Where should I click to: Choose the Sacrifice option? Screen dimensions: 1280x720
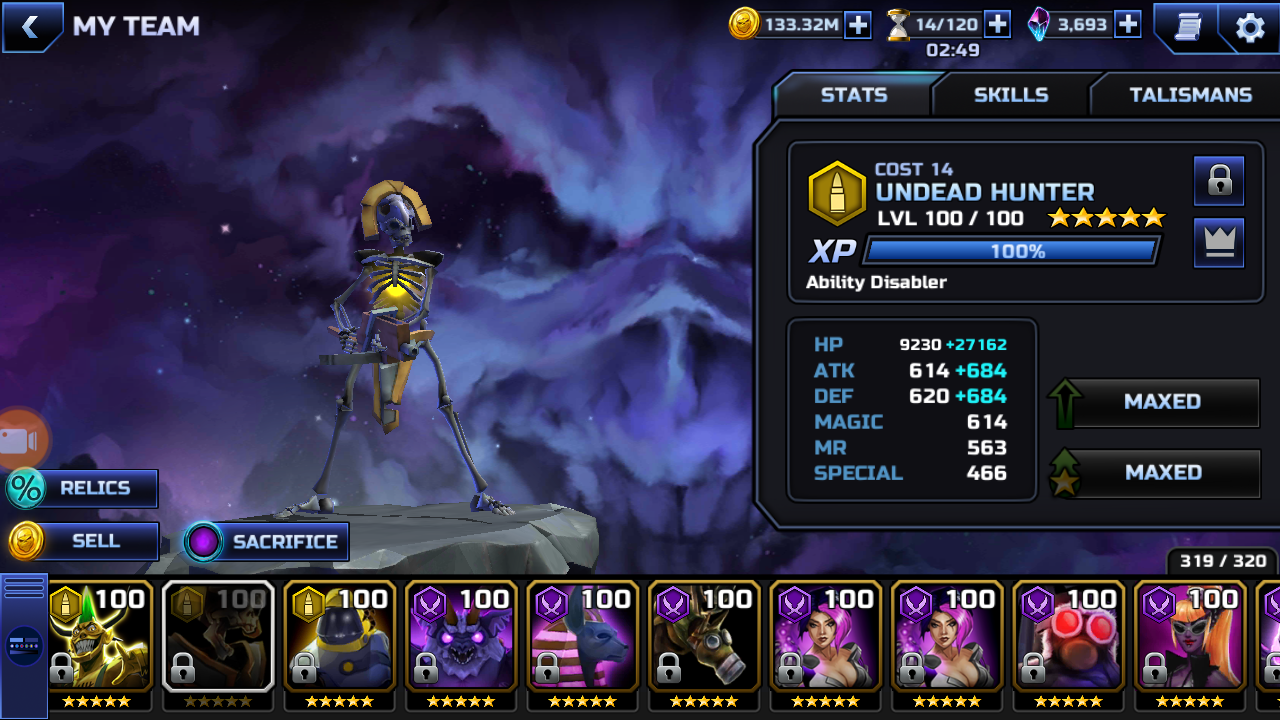pyautogui.click(x=267, y=542)
